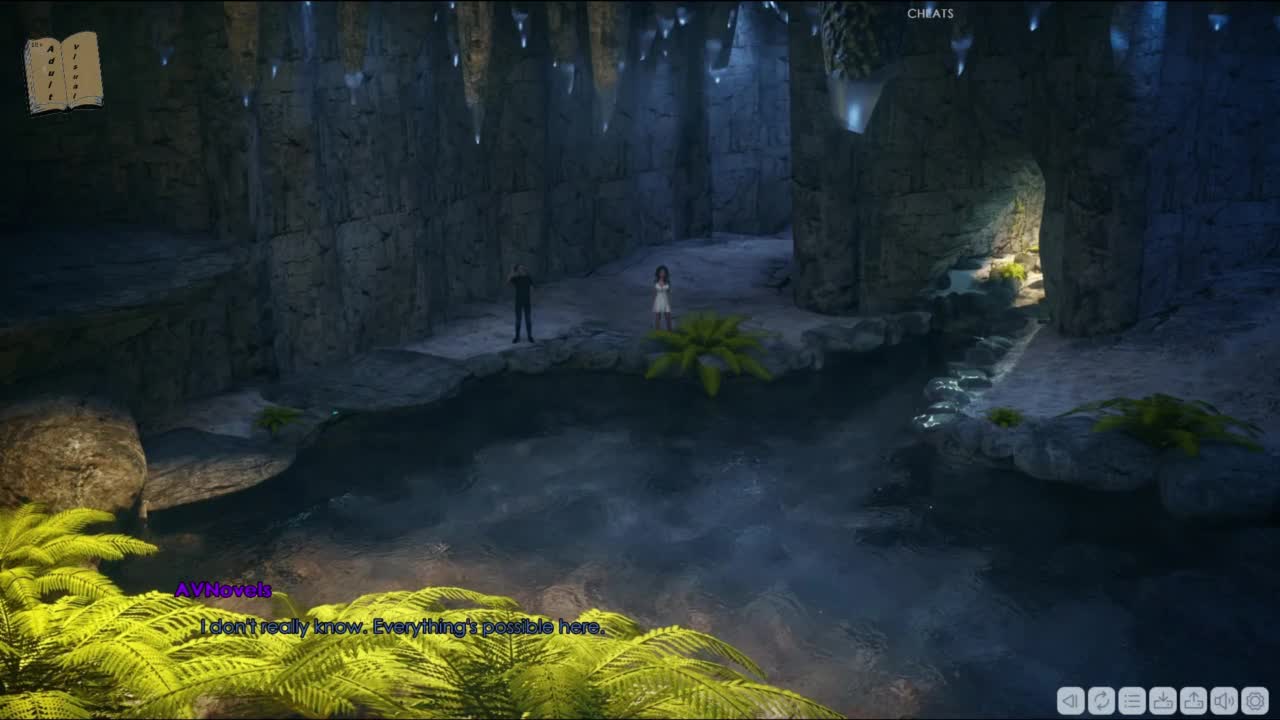Open the CHEATS menu
Screen dimensions: 1280x720
click(x=930, y=13)
